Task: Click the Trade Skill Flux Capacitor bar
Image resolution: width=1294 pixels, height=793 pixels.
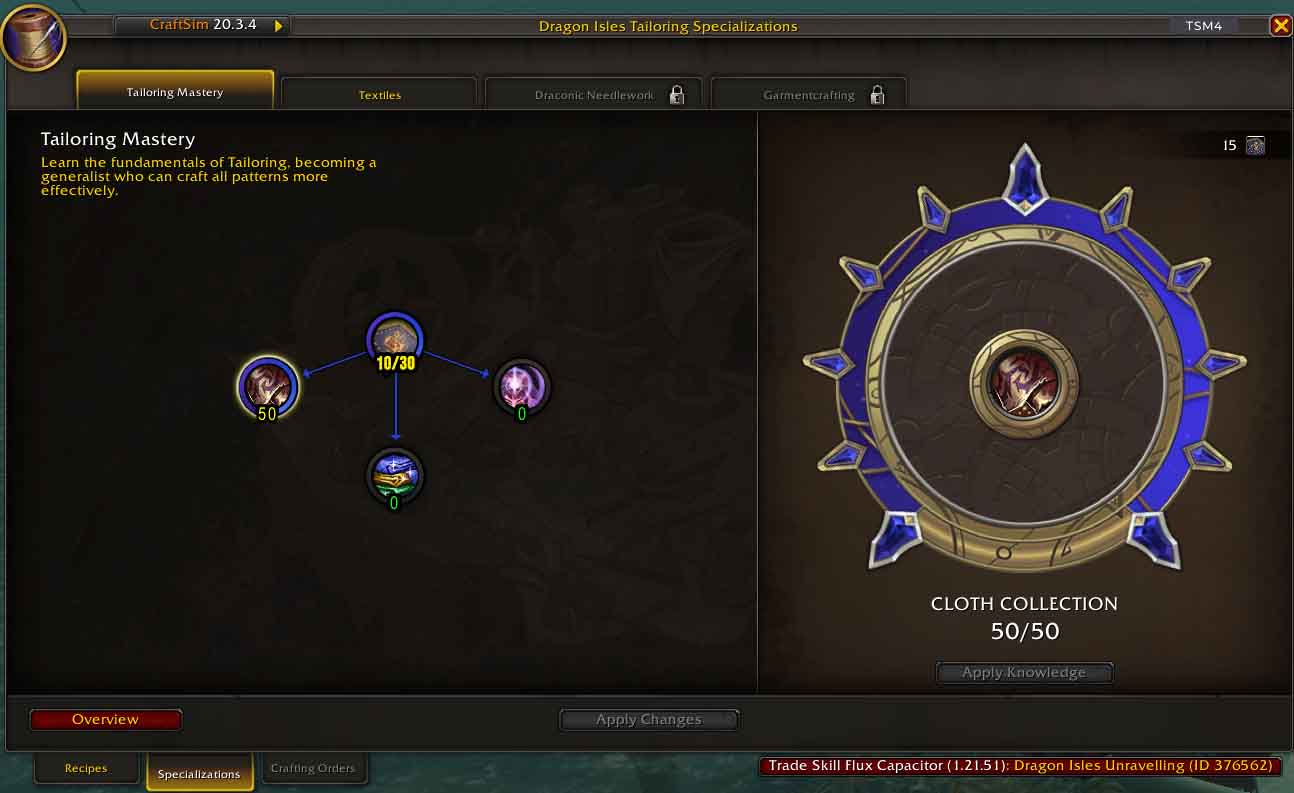Action: click(x=1020, y=766)
